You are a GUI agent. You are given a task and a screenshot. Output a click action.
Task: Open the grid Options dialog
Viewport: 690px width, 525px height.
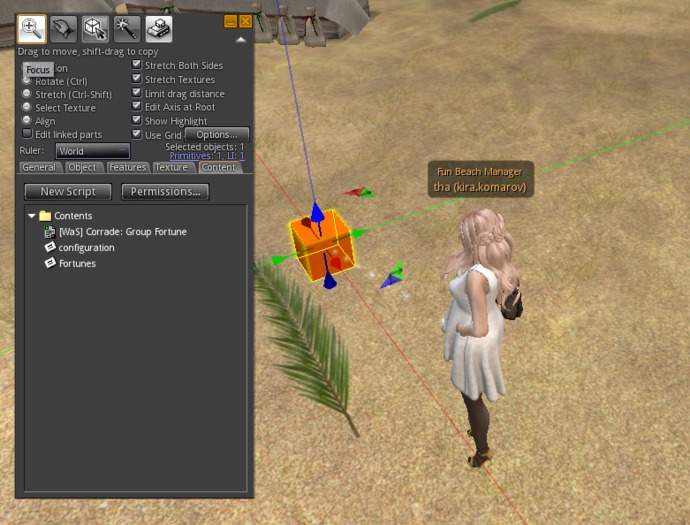coord(216,134)
